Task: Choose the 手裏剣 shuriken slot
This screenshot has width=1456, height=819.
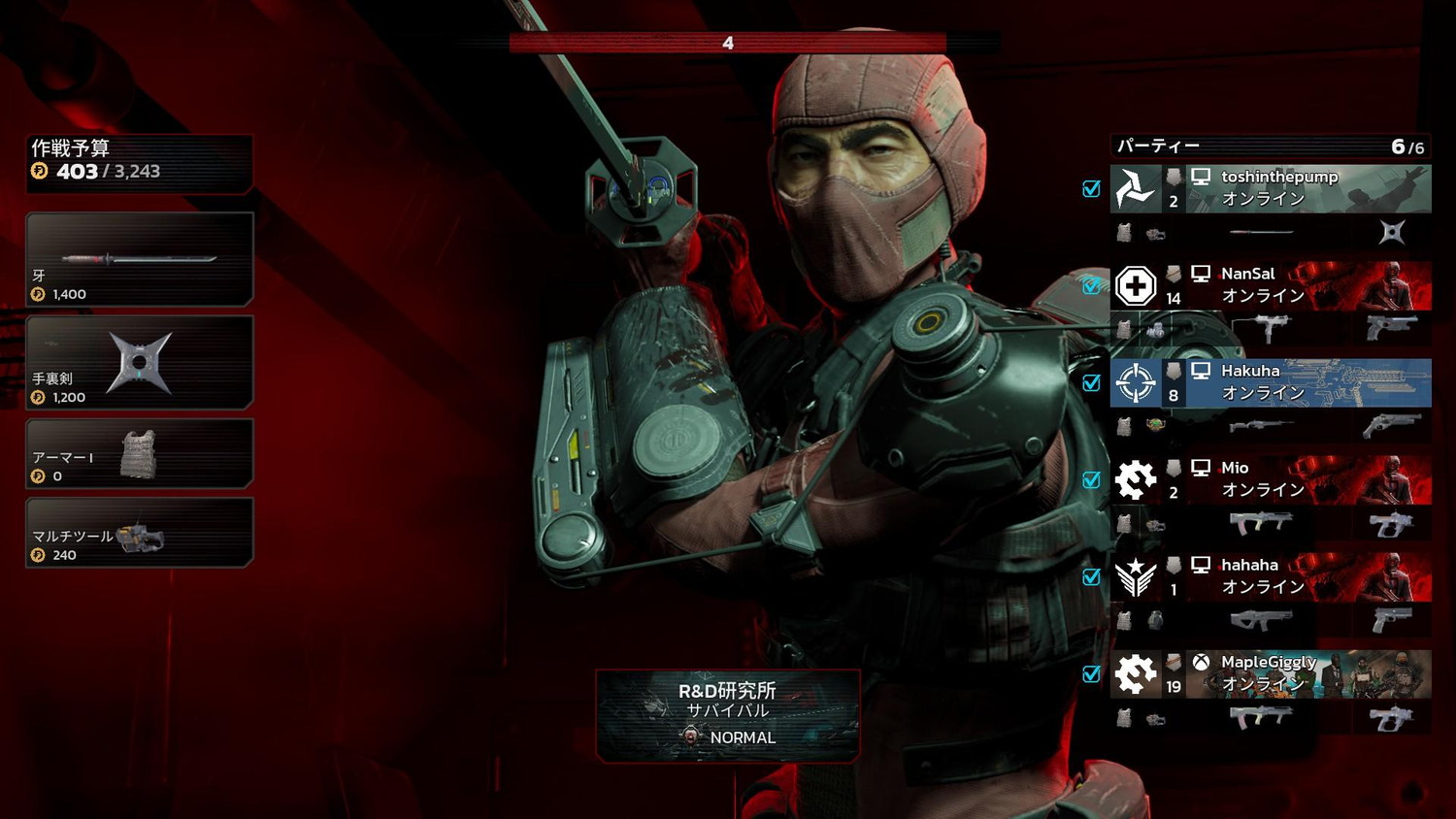Action: point(140,362)
